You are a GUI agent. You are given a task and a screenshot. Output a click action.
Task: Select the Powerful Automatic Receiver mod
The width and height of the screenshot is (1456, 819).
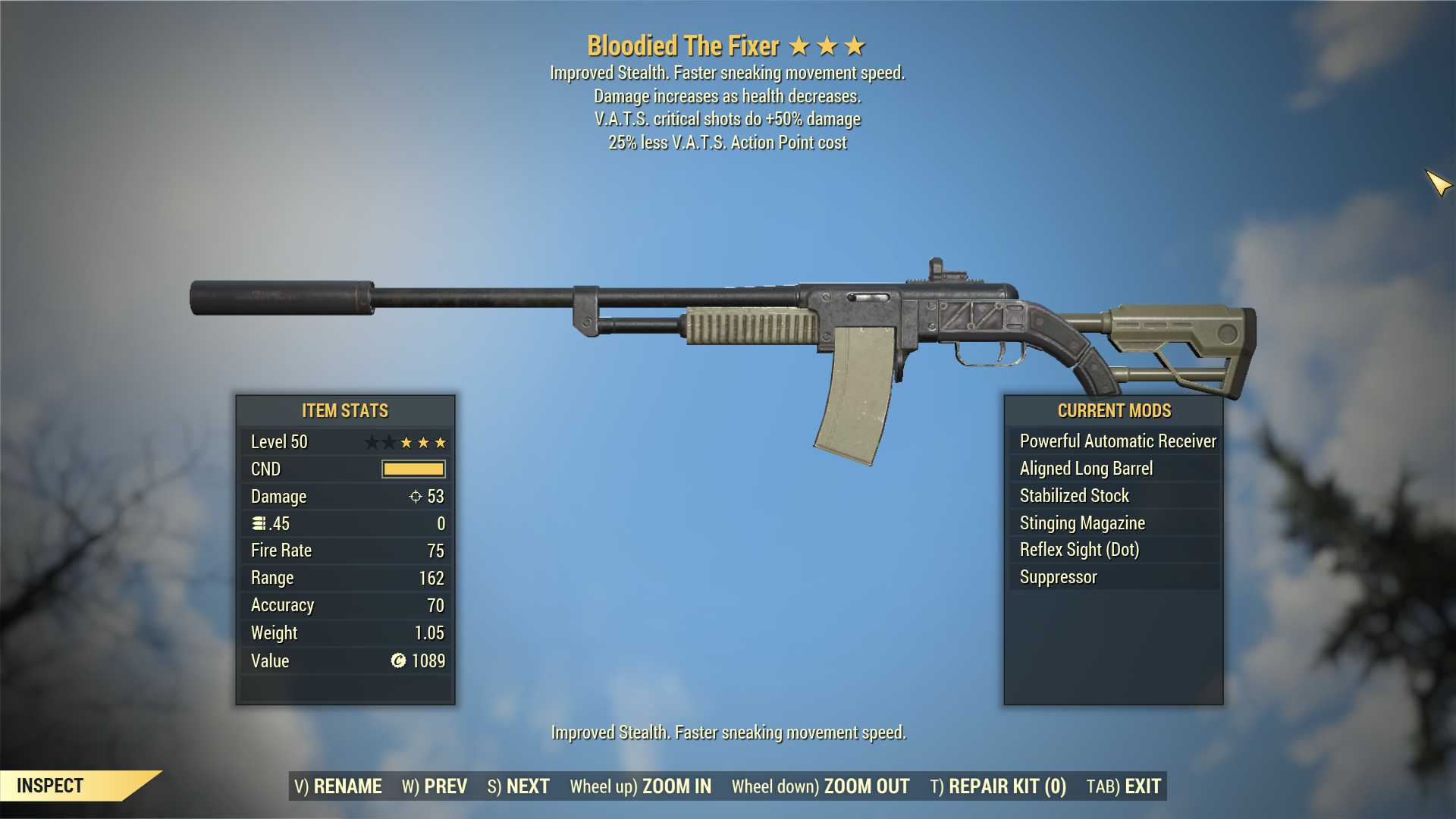pyautogui.click(x=1117, y=441)
